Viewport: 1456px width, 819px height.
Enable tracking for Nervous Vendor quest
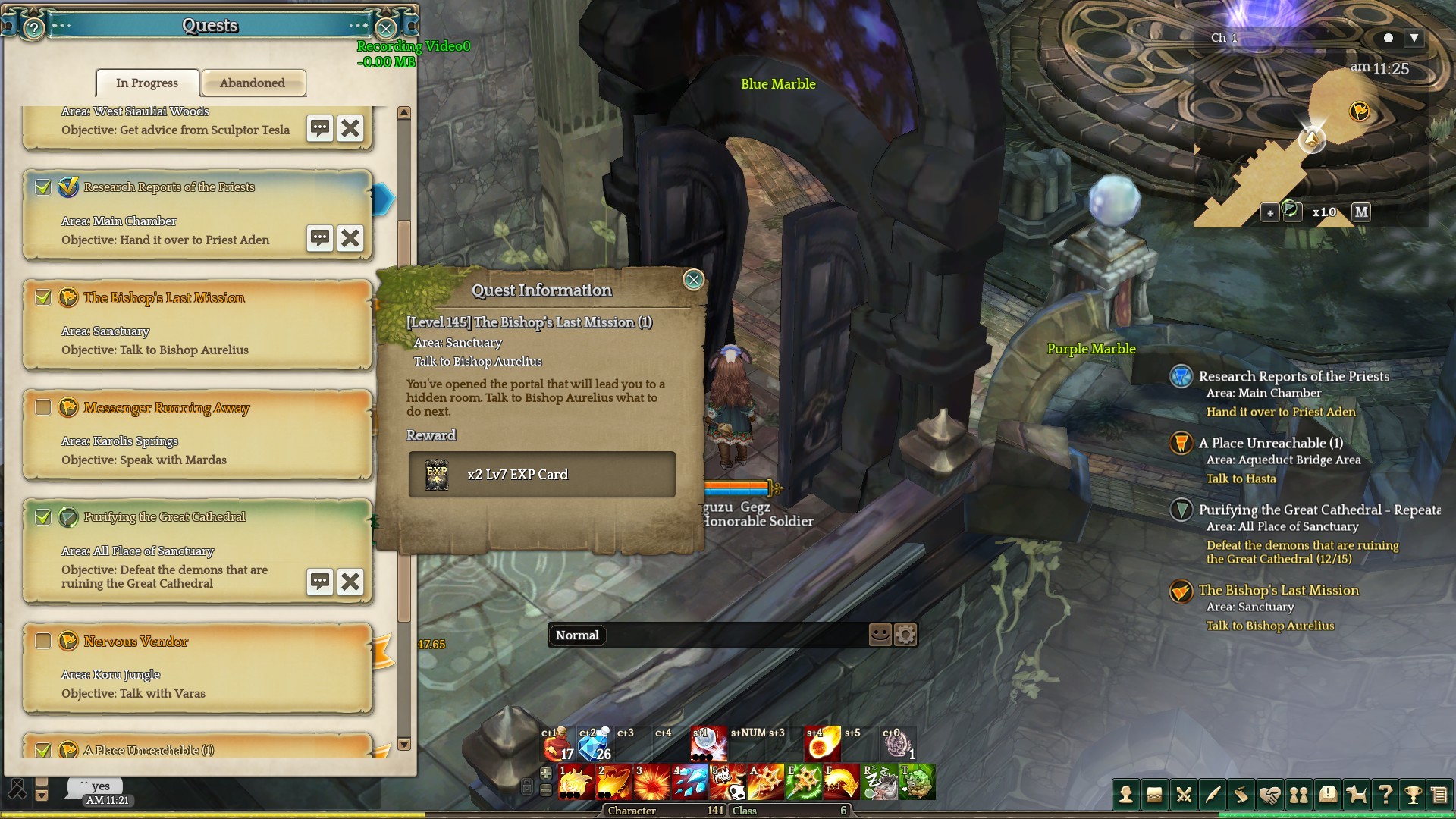click(x=43, y=641)
